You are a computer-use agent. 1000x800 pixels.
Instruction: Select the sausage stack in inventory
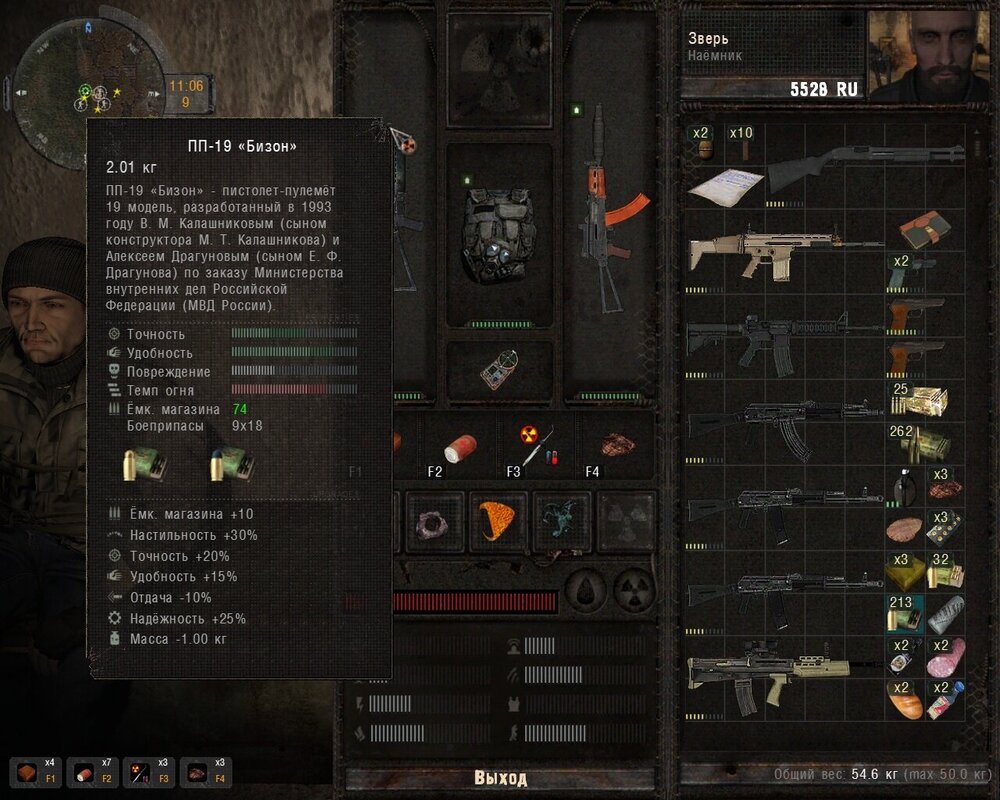tap(946, 656)
